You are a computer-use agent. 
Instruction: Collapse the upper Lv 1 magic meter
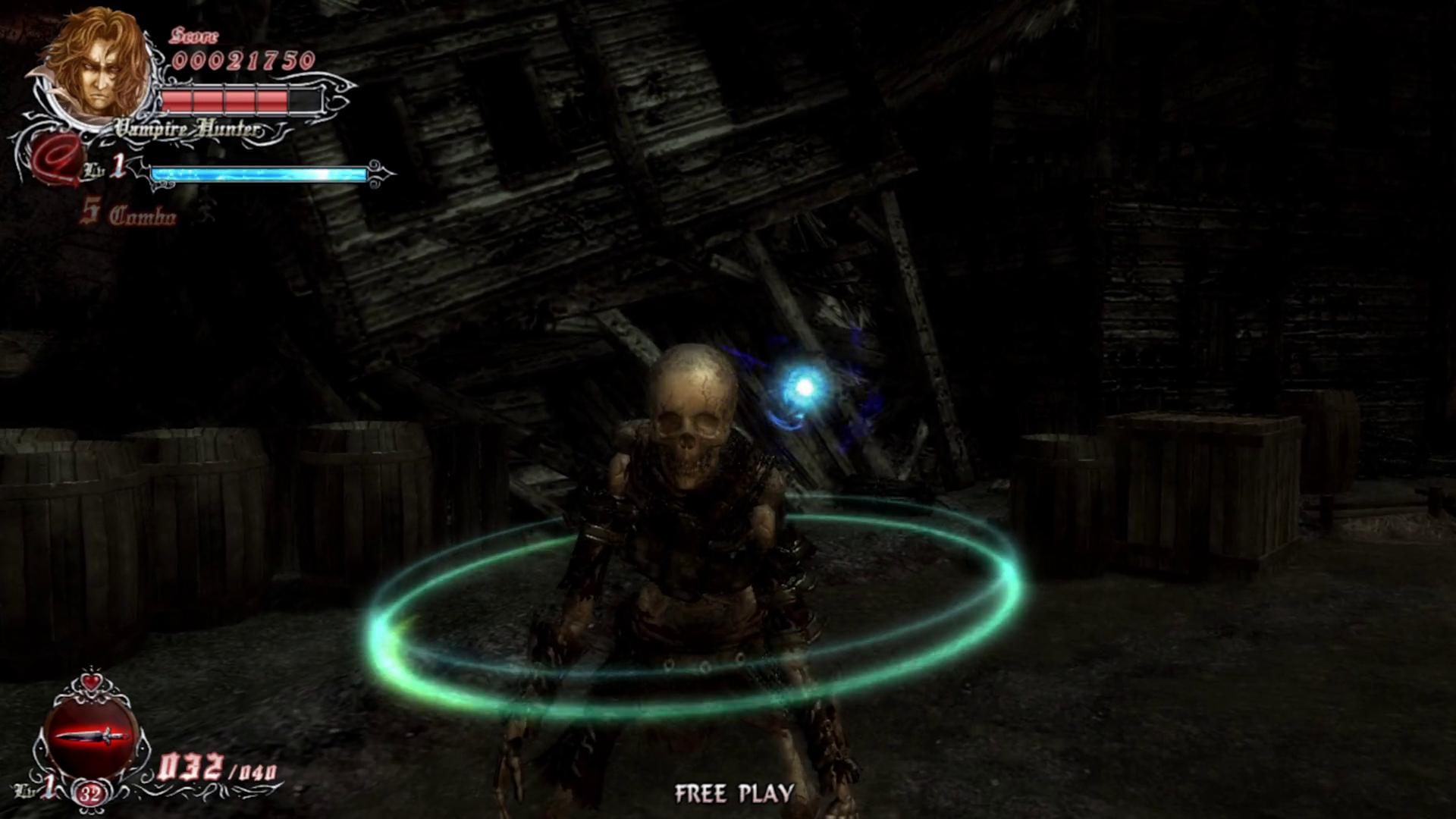(x=258, y=173)
